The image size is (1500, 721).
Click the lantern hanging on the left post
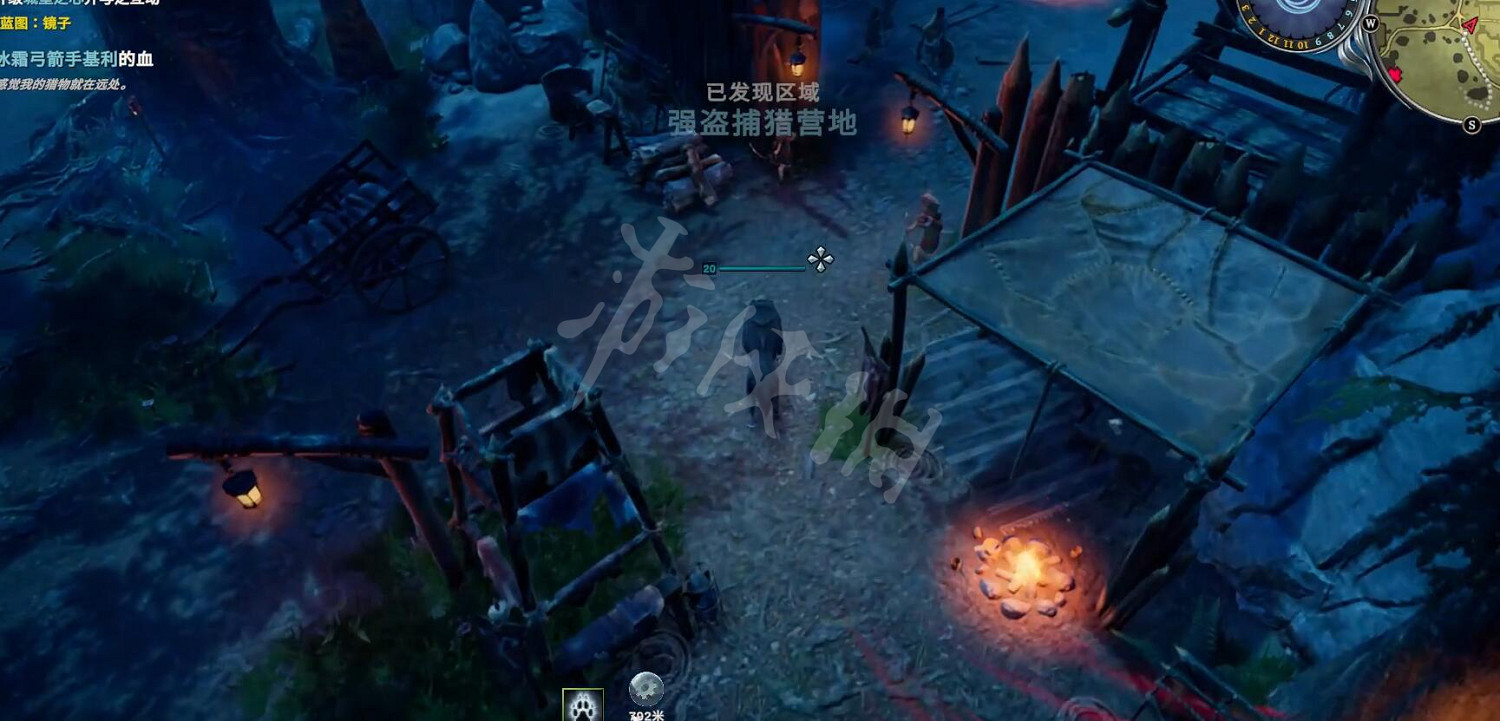click(x=245, y=490)
